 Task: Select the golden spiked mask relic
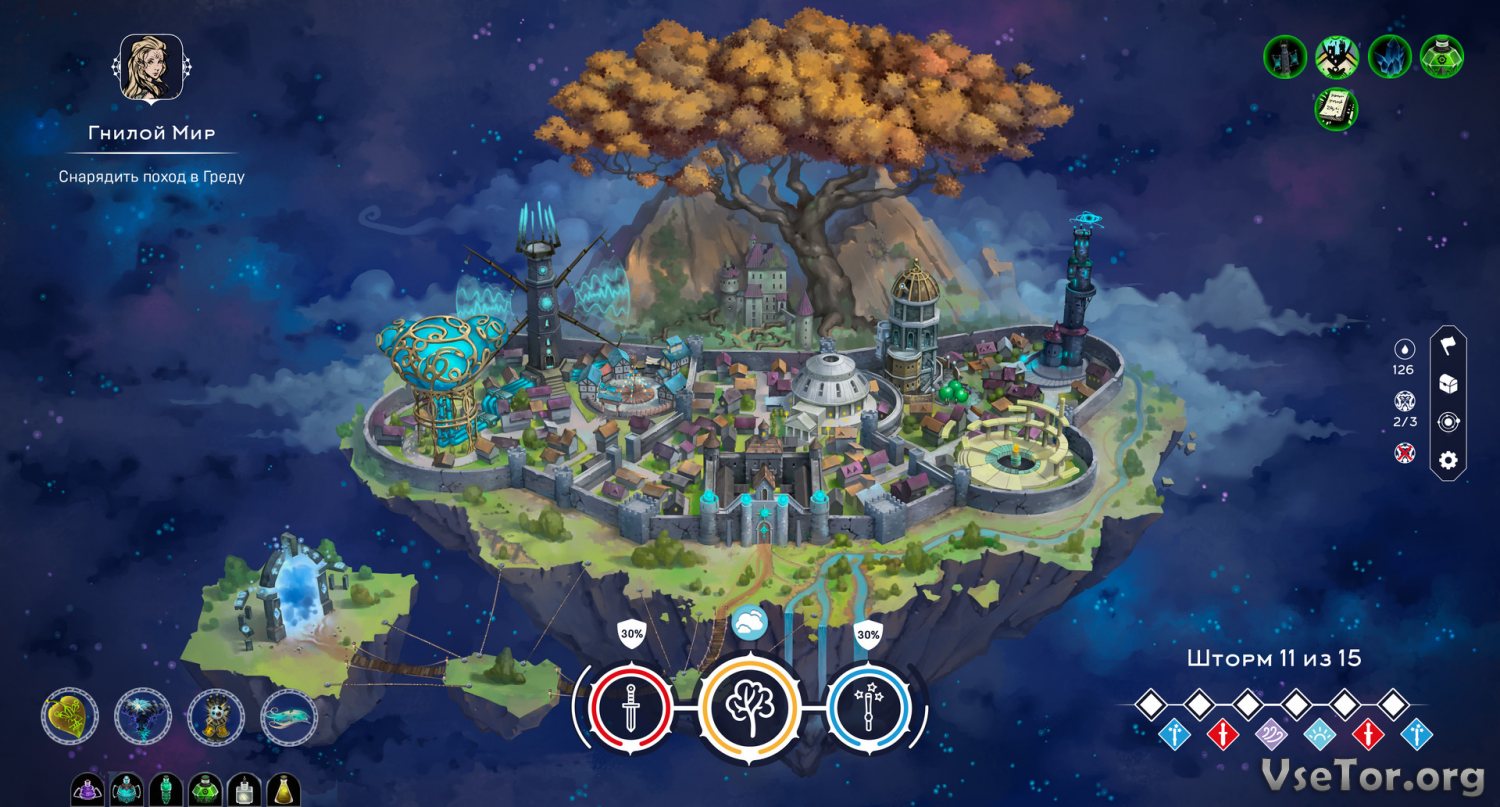(x=216, y=716)
